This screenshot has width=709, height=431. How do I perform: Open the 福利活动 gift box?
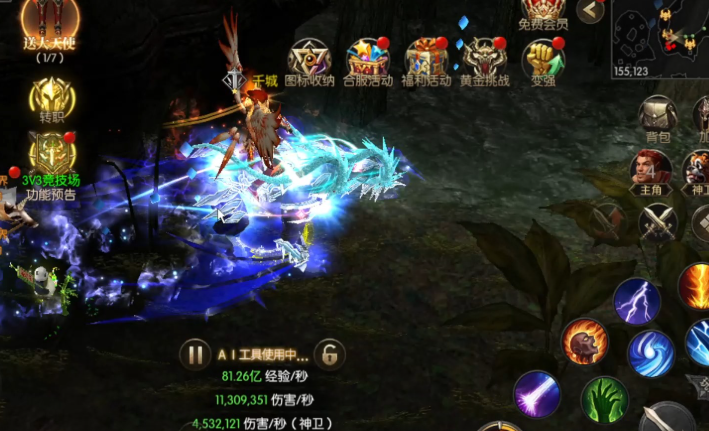[426, 59]
